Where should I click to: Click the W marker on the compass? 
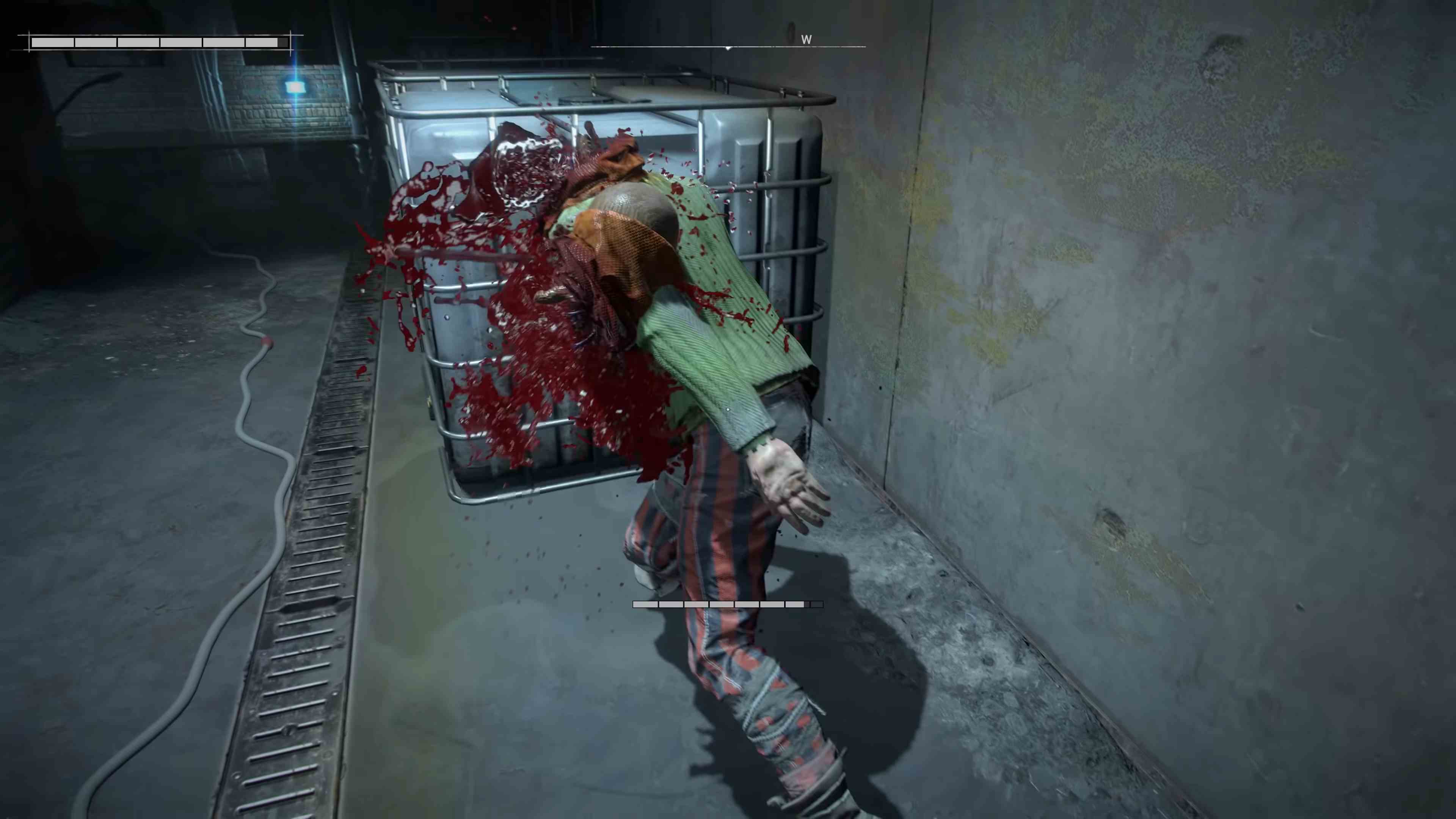pos(806,39)
